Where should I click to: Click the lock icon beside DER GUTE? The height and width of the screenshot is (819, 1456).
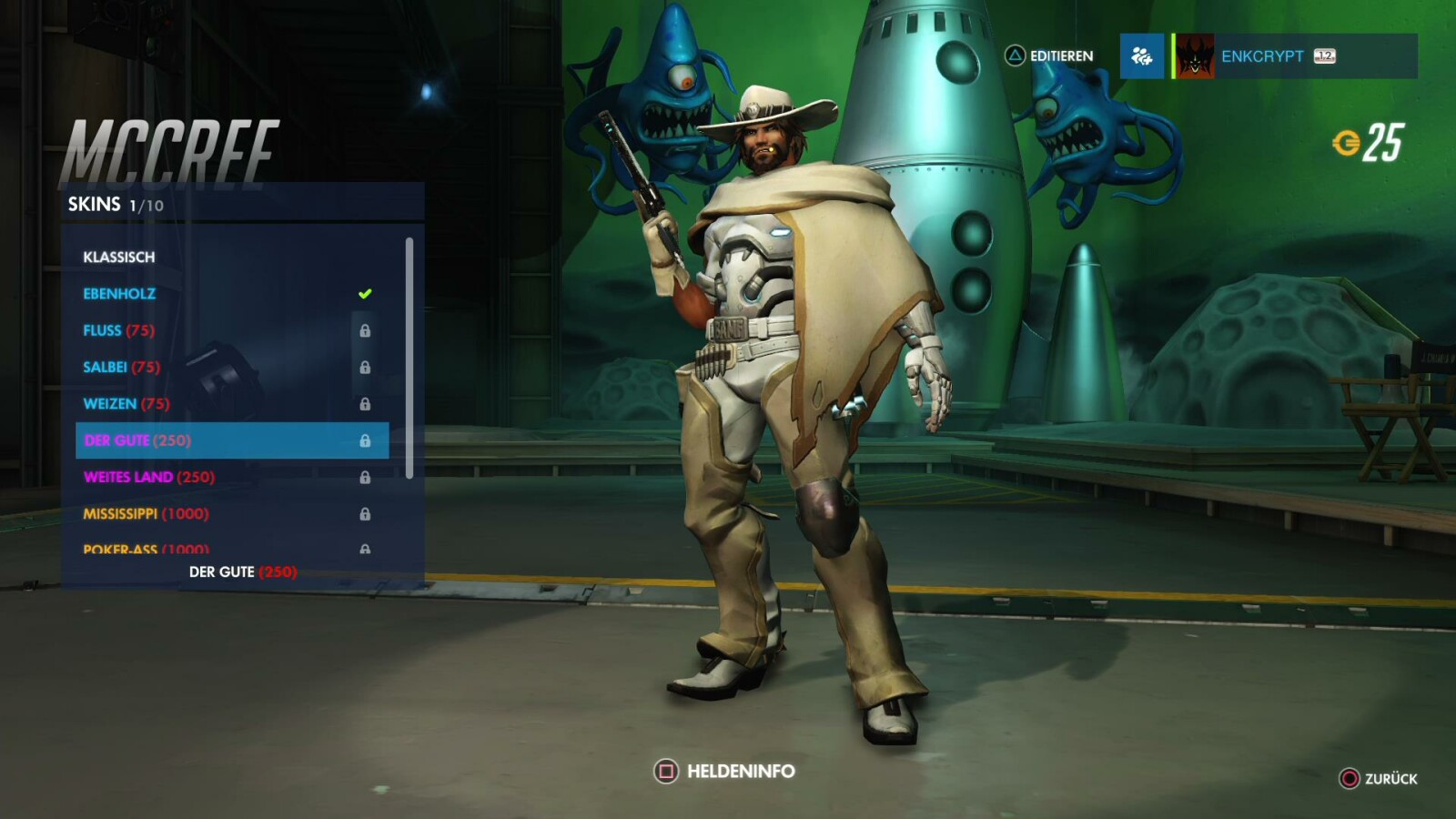[367, 440]
